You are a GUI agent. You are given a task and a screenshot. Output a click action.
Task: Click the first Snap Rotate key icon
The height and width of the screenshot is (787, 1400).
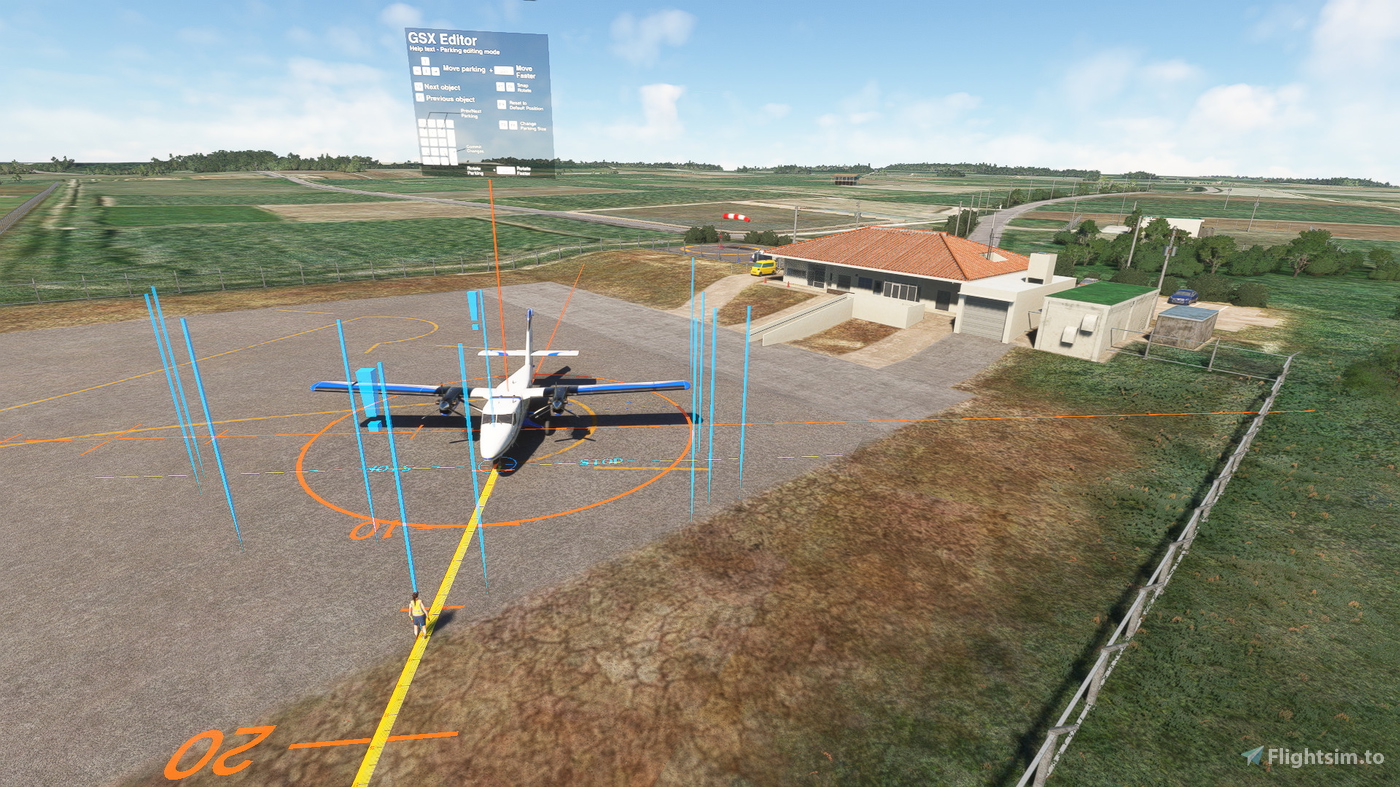pyautogui.click(x=500, y=85)
